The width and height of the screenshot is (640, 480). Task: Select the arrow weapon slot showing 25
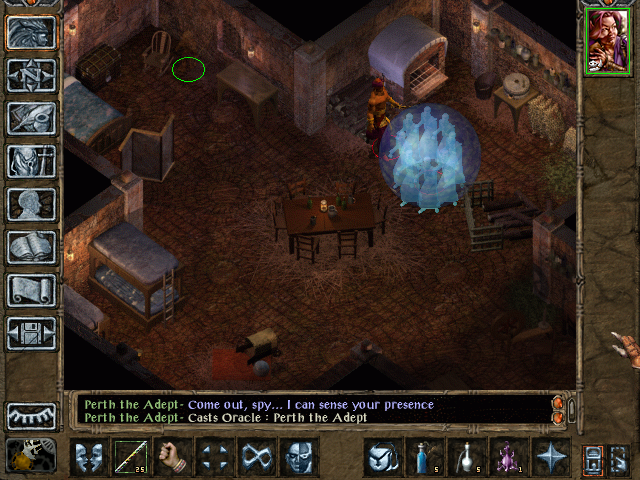[x=131, y=457]
